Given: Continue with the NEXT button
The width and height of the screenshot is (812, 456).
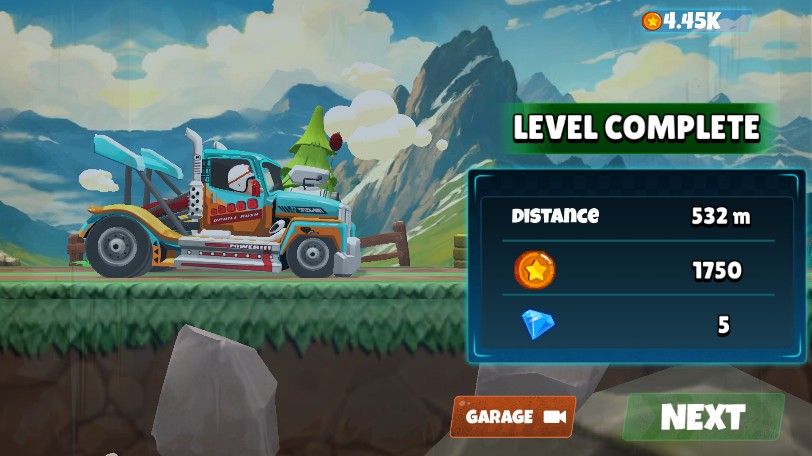Looking at the screenshot, I should pos(703,417).
